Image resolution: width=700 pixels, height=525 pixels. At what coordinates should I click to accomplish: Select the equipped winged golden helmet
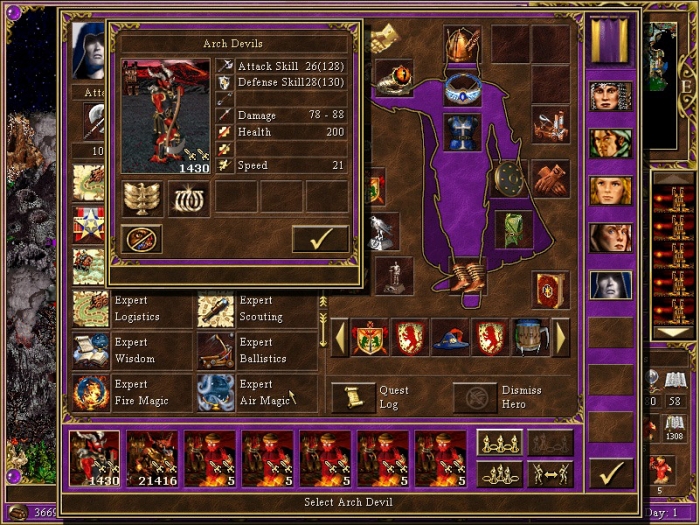pos(462,43)
